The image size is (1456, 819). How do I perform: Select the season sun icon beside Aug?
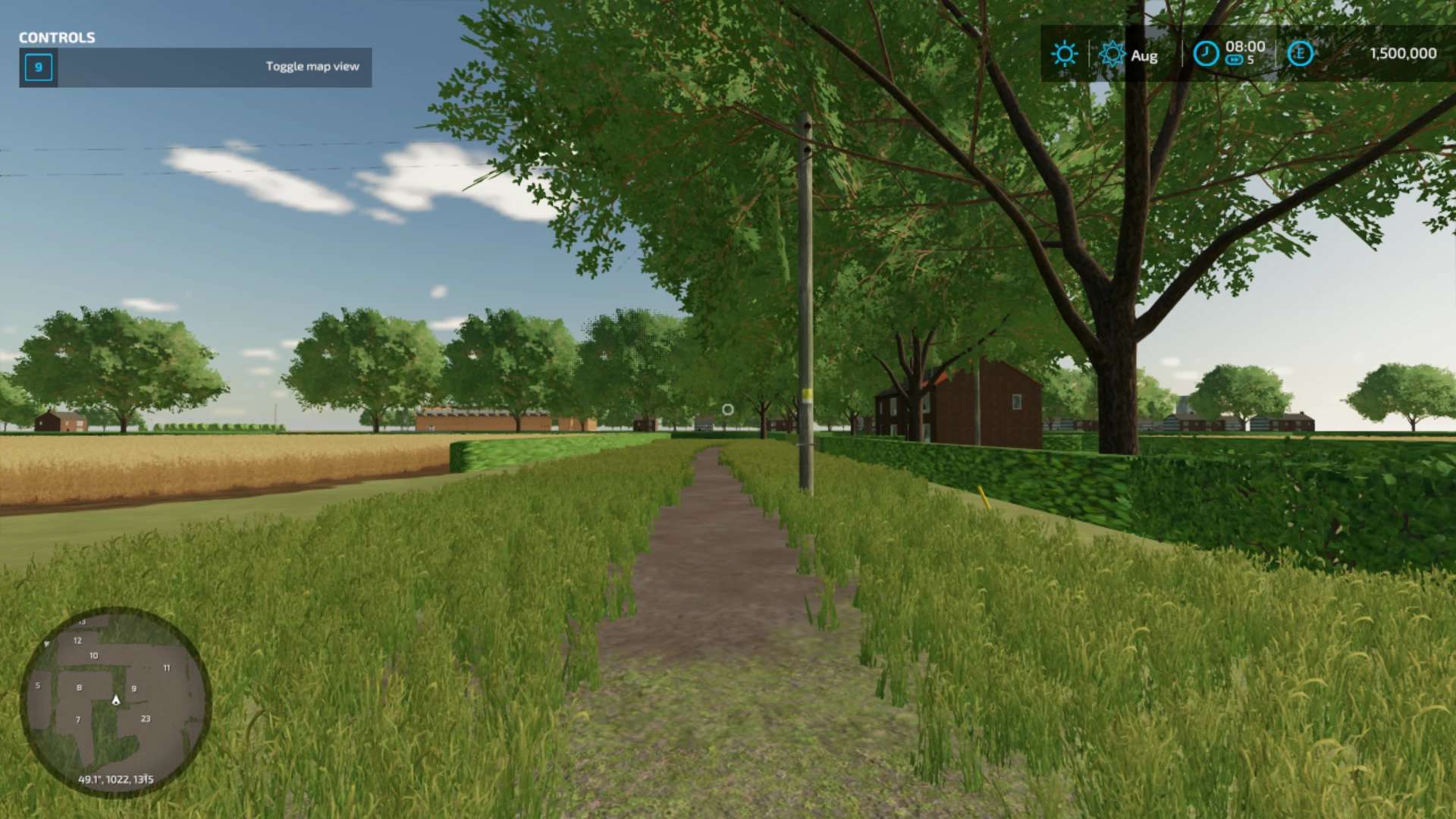pos(1112,54)
